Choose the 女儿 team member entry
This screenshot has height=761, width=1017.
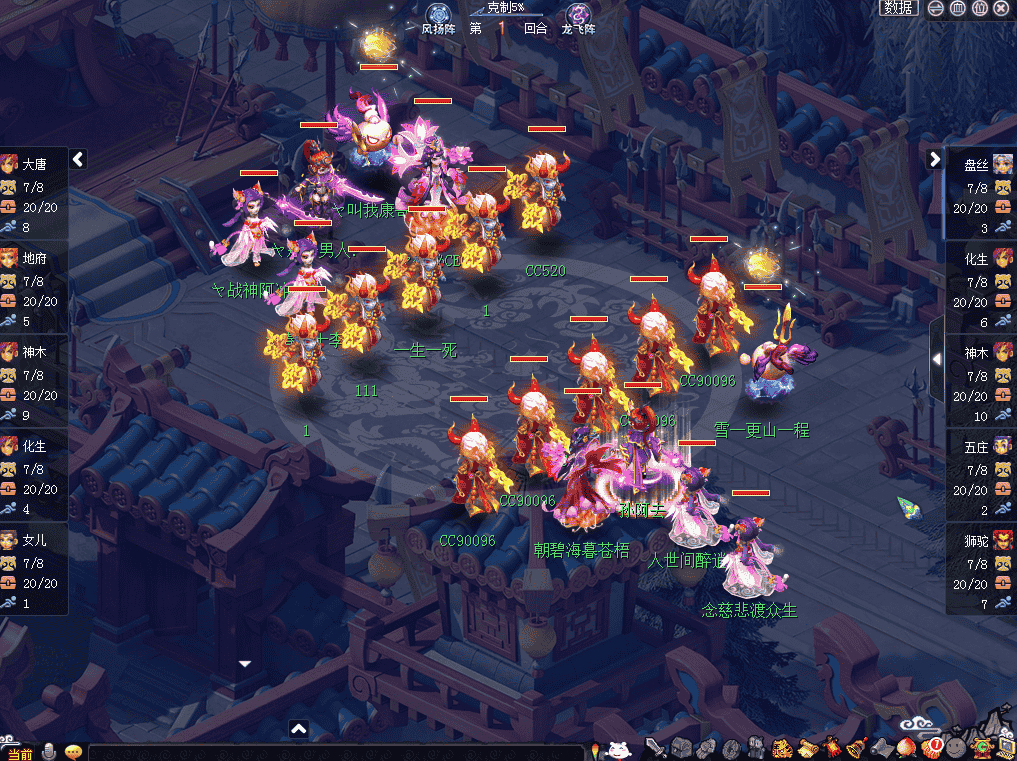point(34,564)
